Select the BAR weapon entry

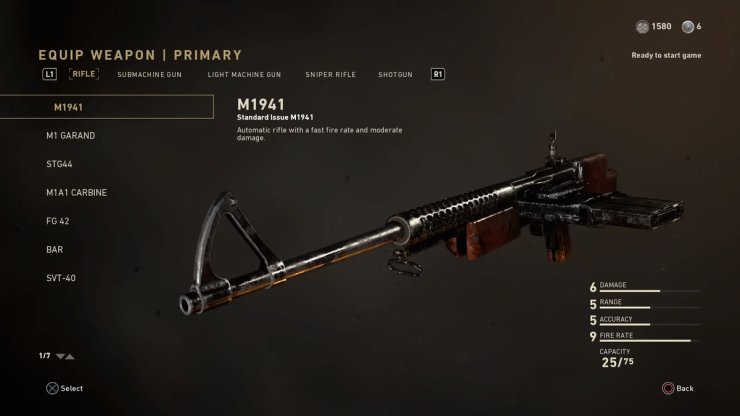55,249
